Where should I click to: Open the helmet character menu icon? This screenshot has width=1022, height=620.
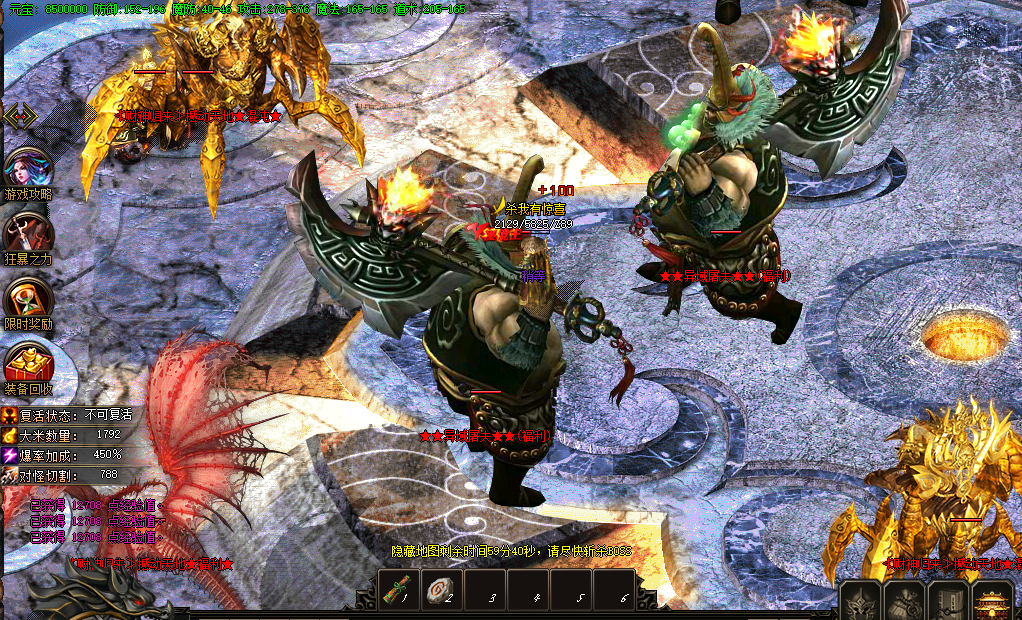click(x=861, y=602)
